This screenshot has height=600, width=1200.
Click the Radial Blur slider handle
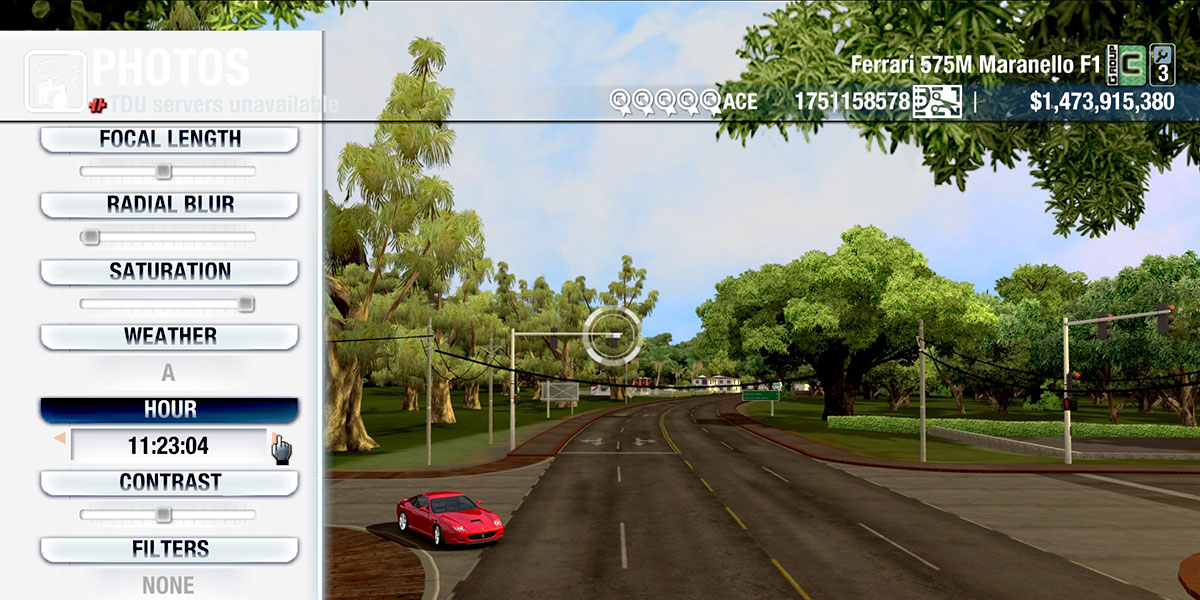point(90,237)
